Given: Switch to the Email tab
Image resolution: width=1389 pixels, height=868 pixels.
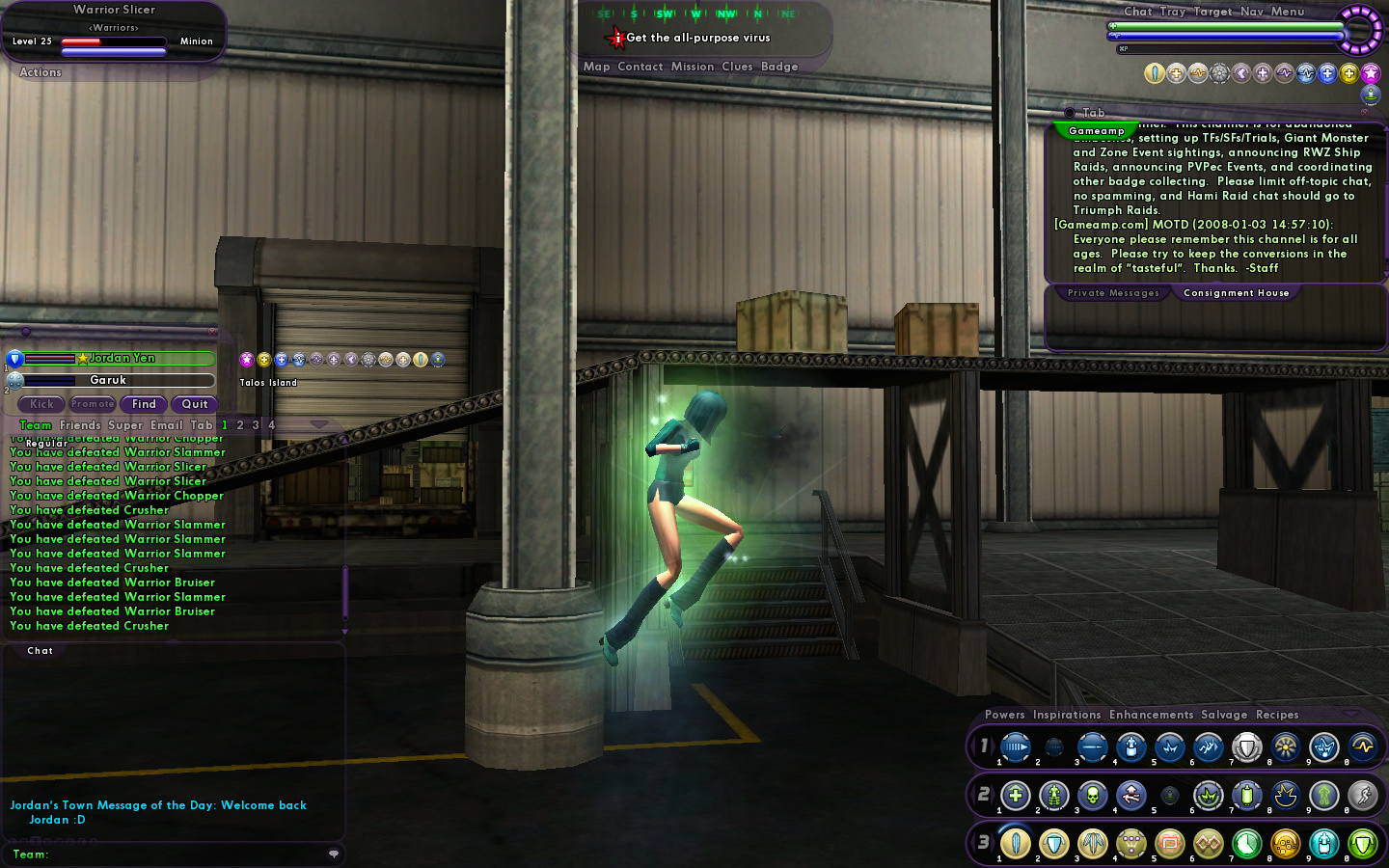Looking at the screenshot, I should click(166, 425).
